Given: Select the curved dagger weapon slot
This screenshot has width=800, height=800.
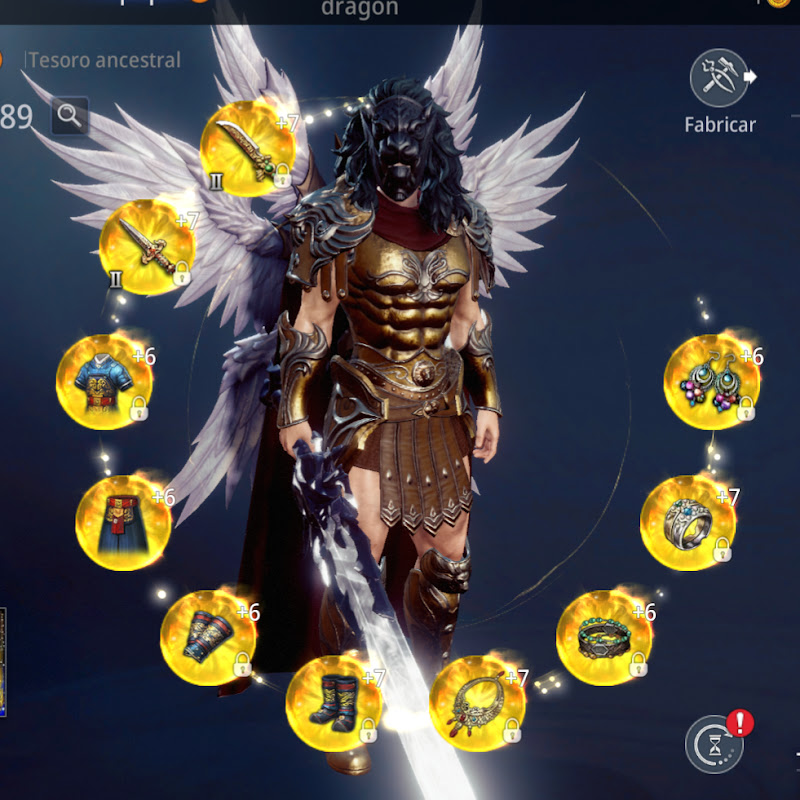Looking at the screenshot, I should click(x=247, y=148).
